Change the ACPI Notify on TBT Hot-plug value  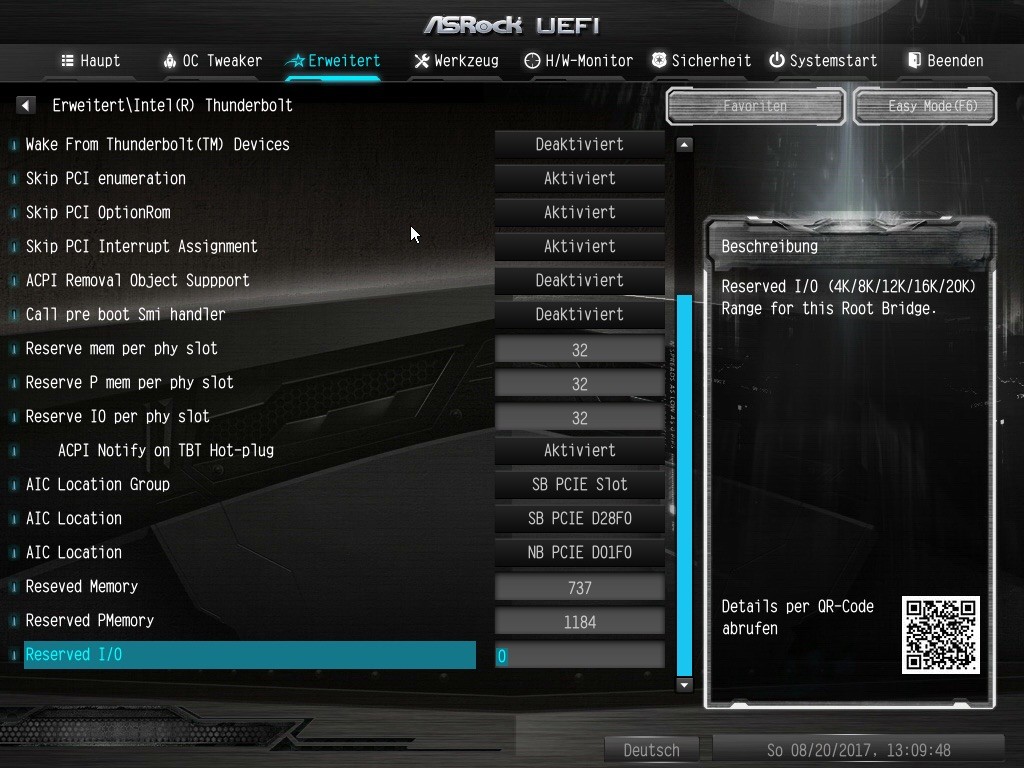pyautogui.click(x=579, y=450)
